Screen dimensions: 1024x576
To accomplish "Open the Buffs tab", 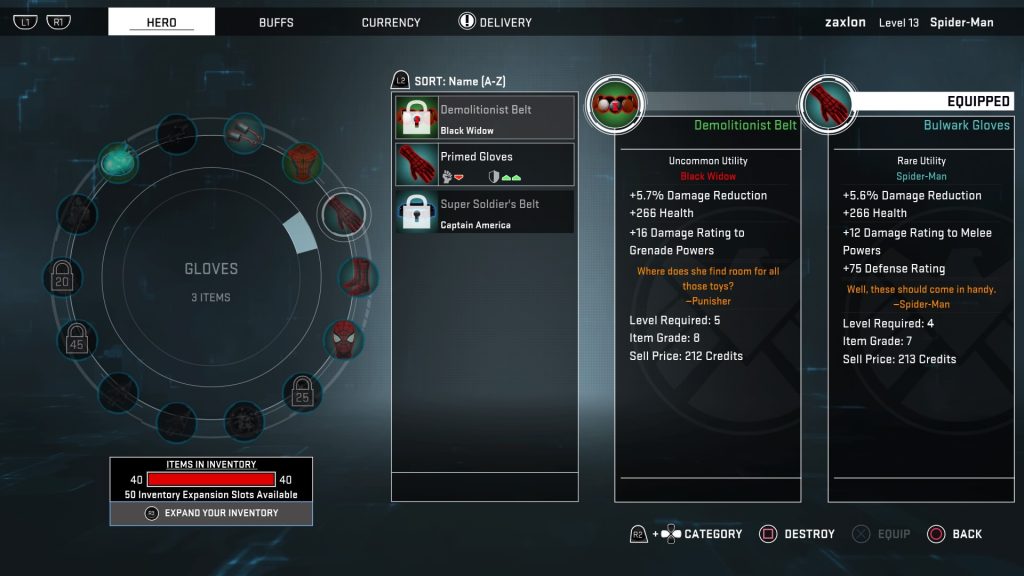I will click(276, 22).
